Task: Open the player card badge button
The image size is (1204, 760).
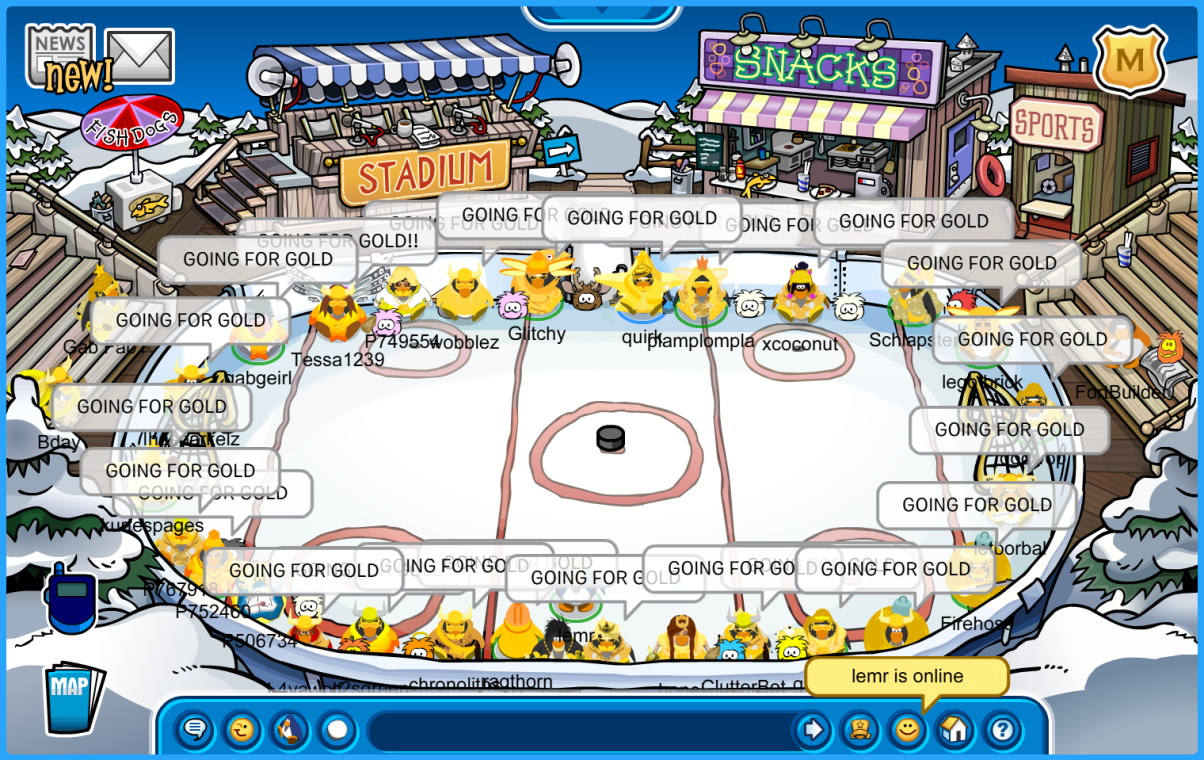Action: point(859,730)
